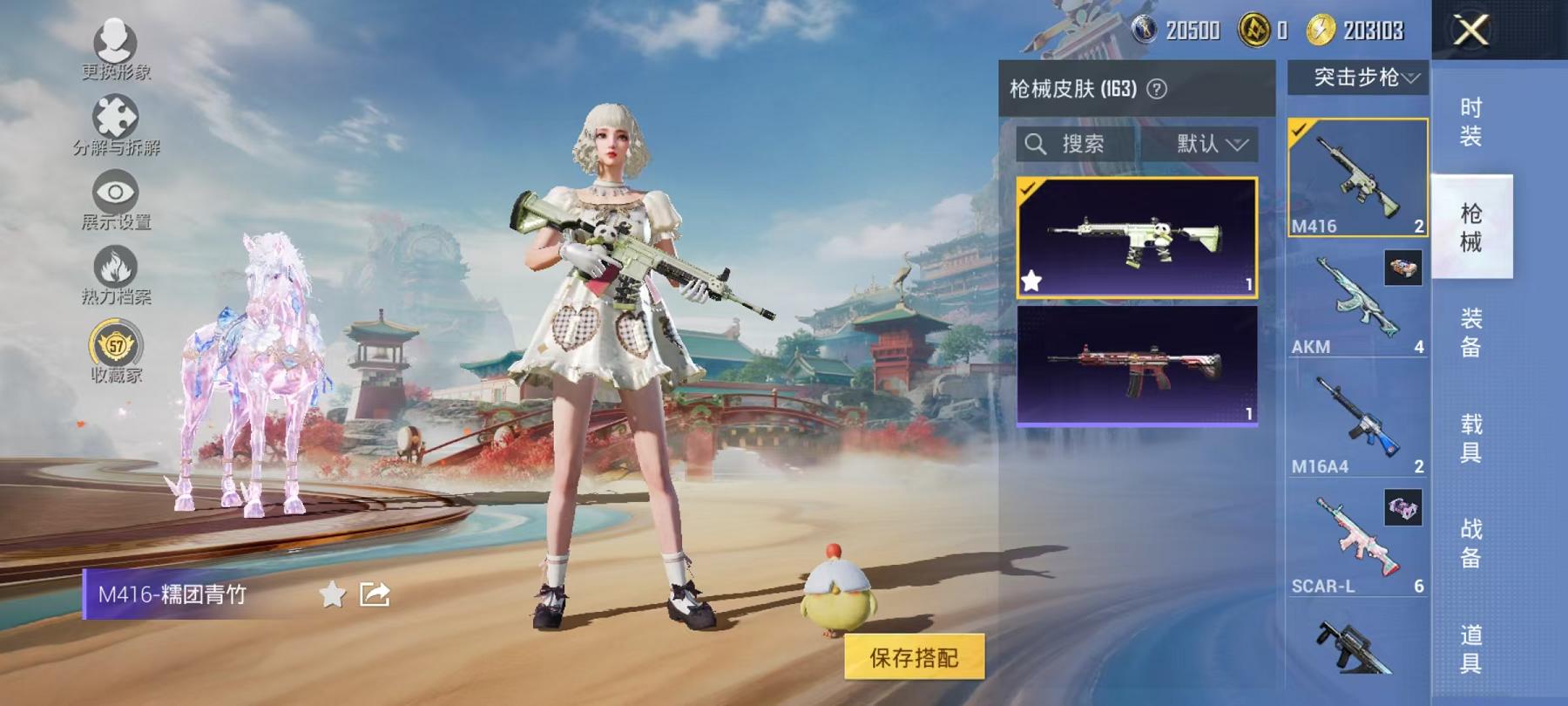This screenshot has width=1568, height=706.
Task: Click the share icon beside M416-糯团青竹
Action: coord(373,593)
